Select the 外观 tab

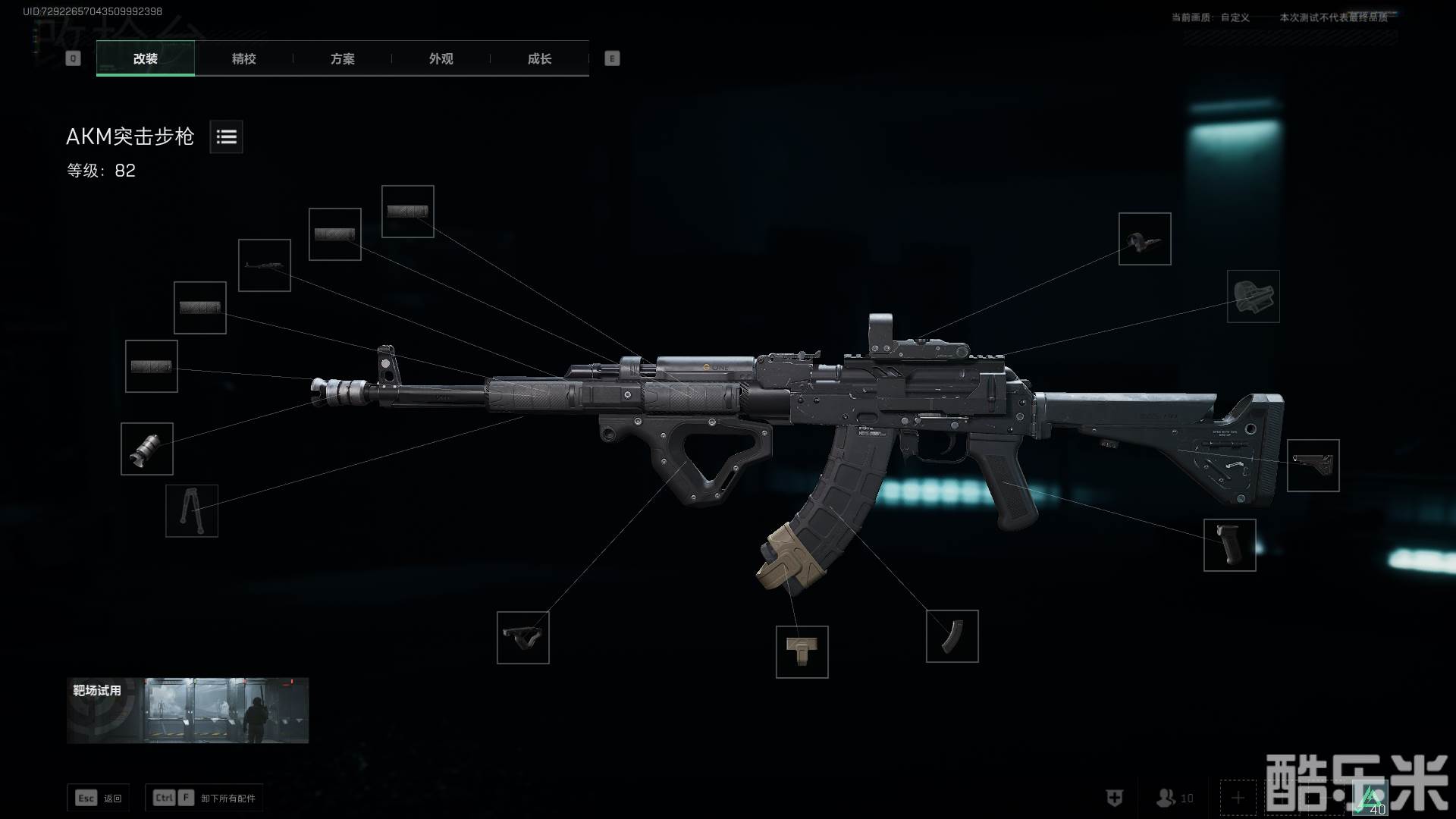point(441,58)
